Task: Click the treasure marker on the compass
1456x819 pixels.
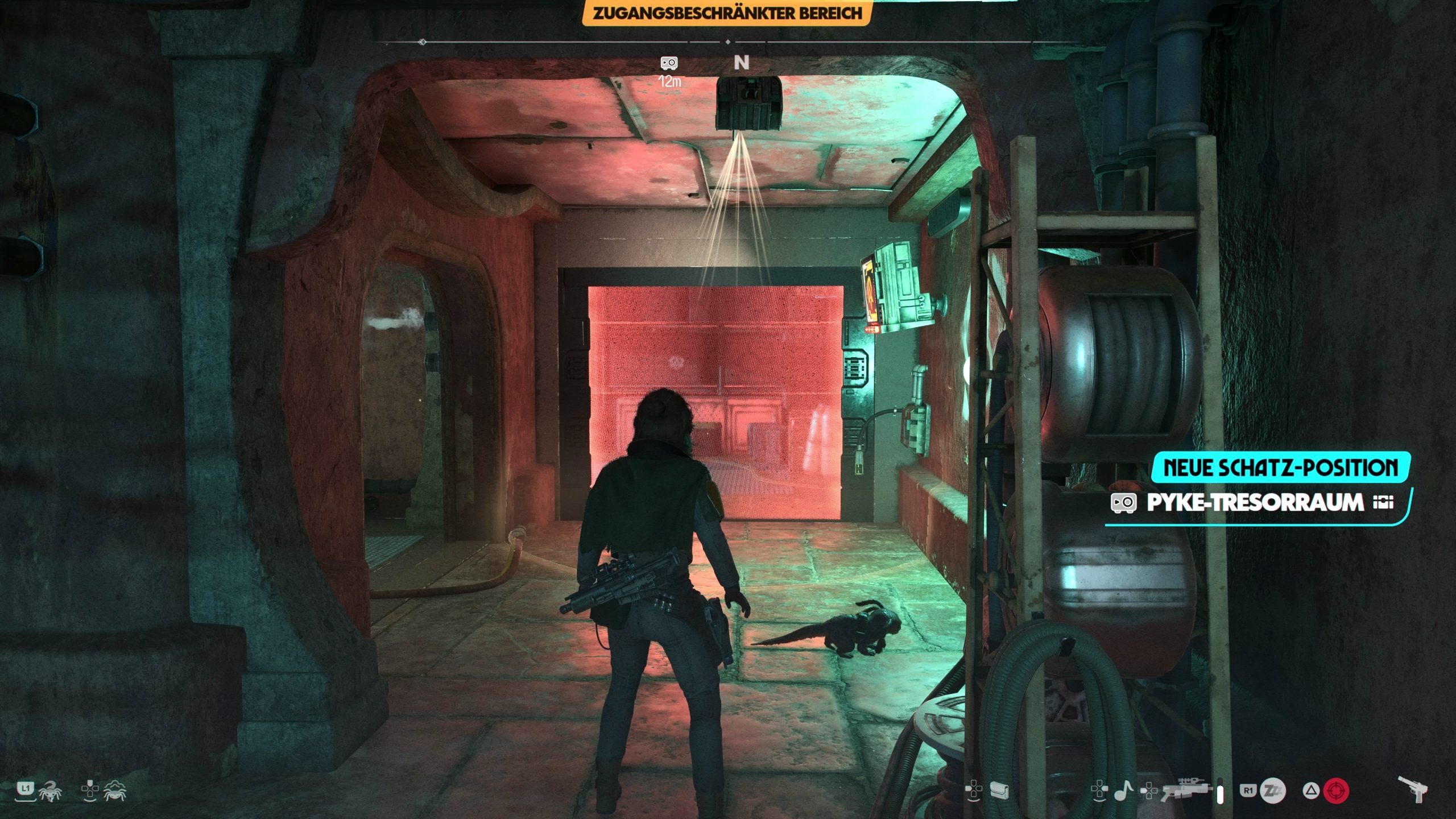Action: coord(669,63)
